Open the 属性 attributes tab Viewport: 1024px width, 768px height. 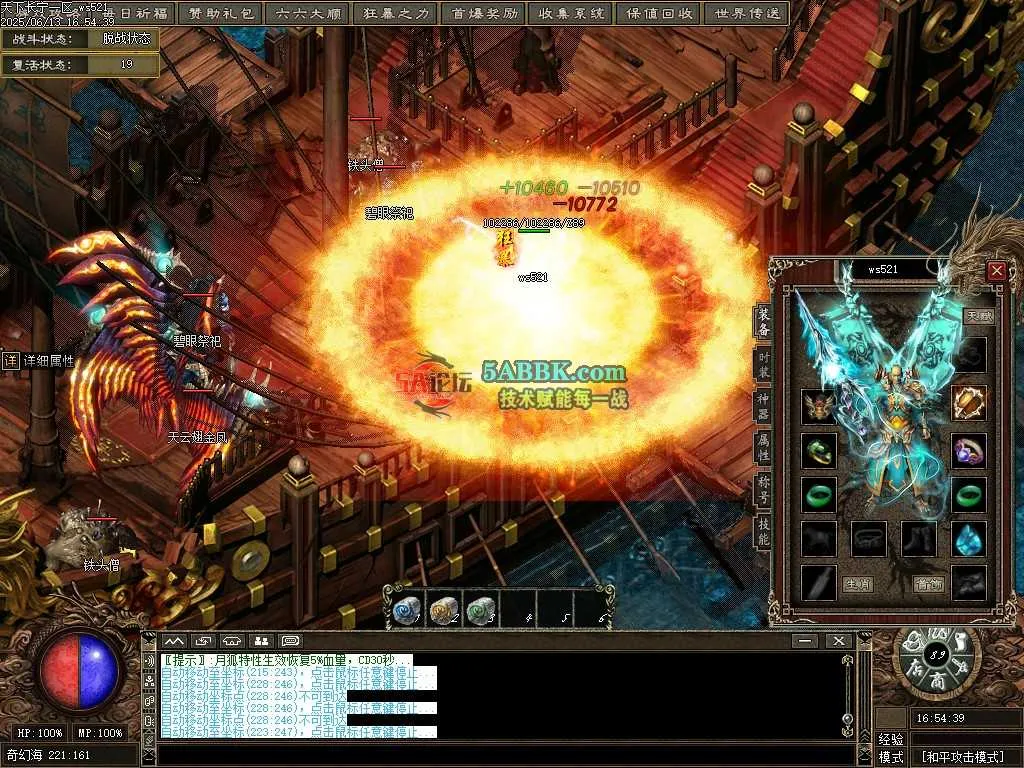764,454
